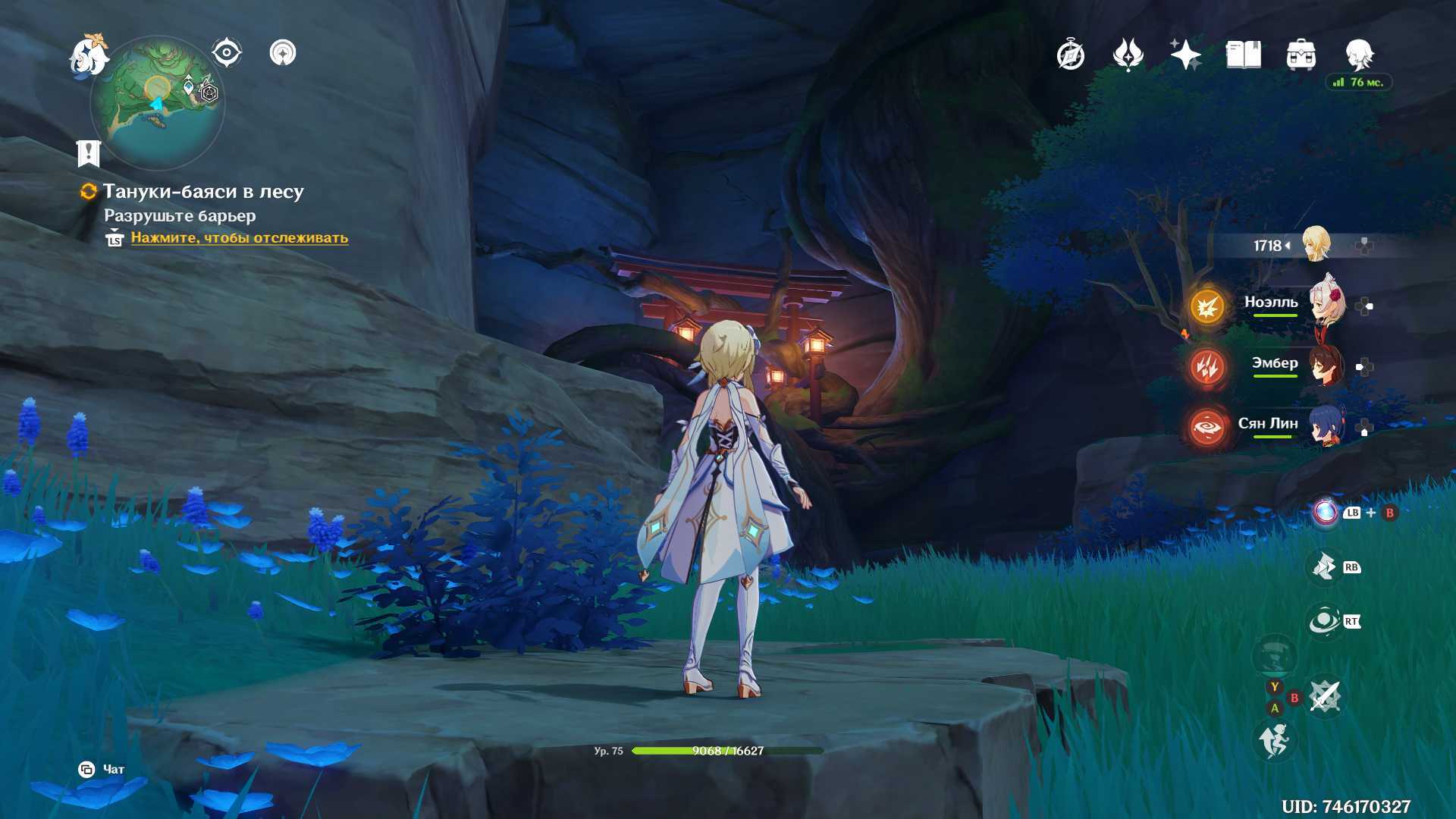
Task: Click the yellow 'Нажмите, чтобы отслеживать' link
Action: (x=239, y=237)
